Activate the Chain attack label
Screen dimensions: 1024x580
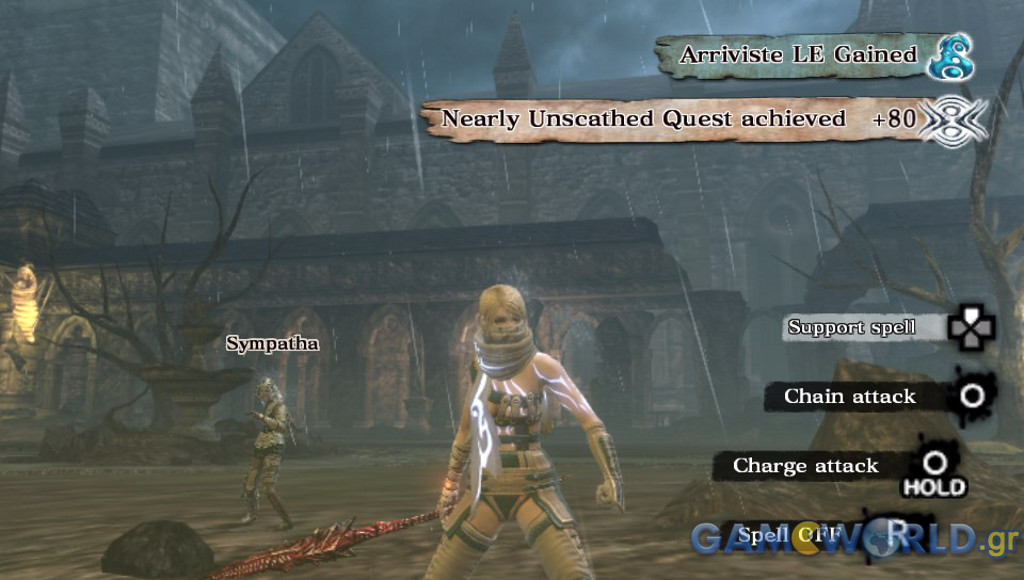849,397
